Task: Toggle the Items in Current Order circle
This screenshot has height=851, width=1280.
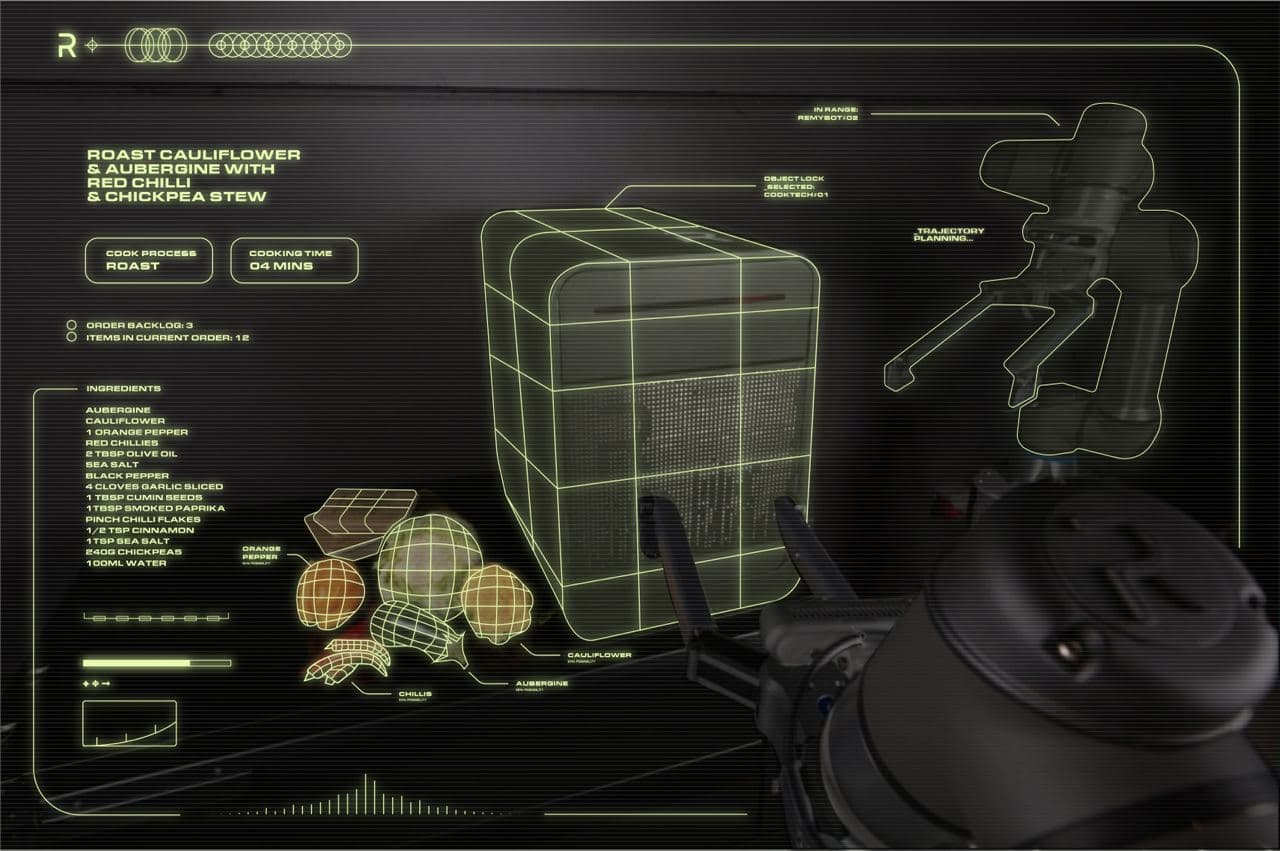Action: tap(71, 338)
